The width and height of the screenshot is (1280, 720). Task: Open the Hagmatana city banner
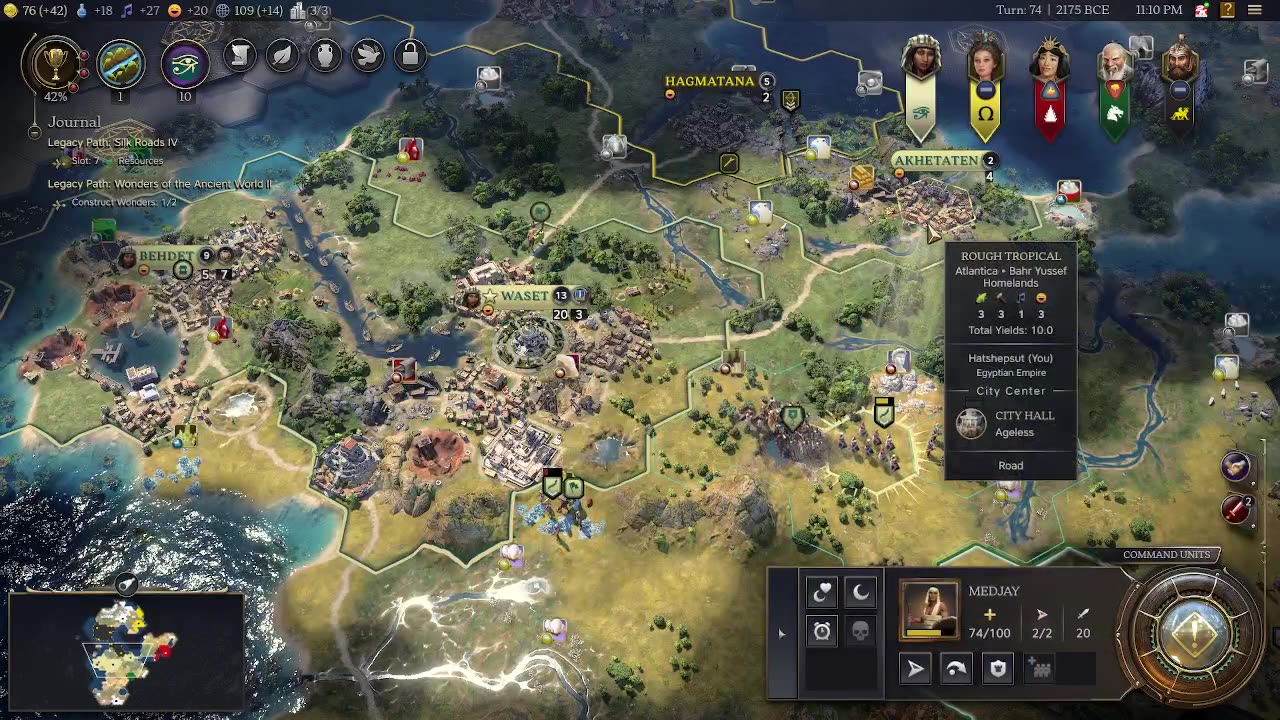coord(710,81)
